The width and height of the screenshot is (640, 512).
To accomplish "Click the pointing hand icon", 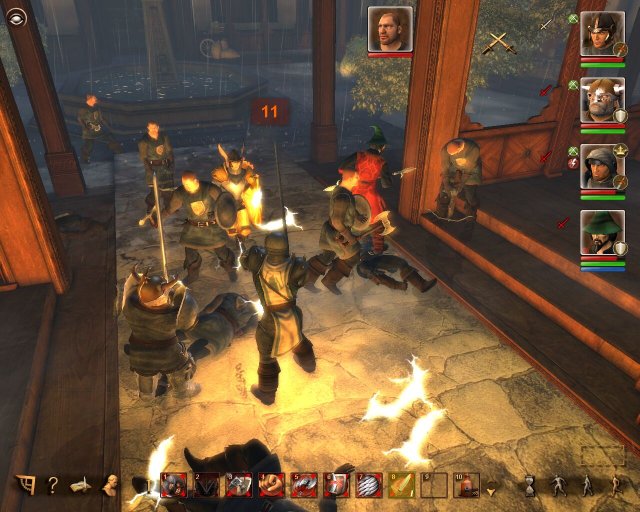I will [x=82, y=485].
